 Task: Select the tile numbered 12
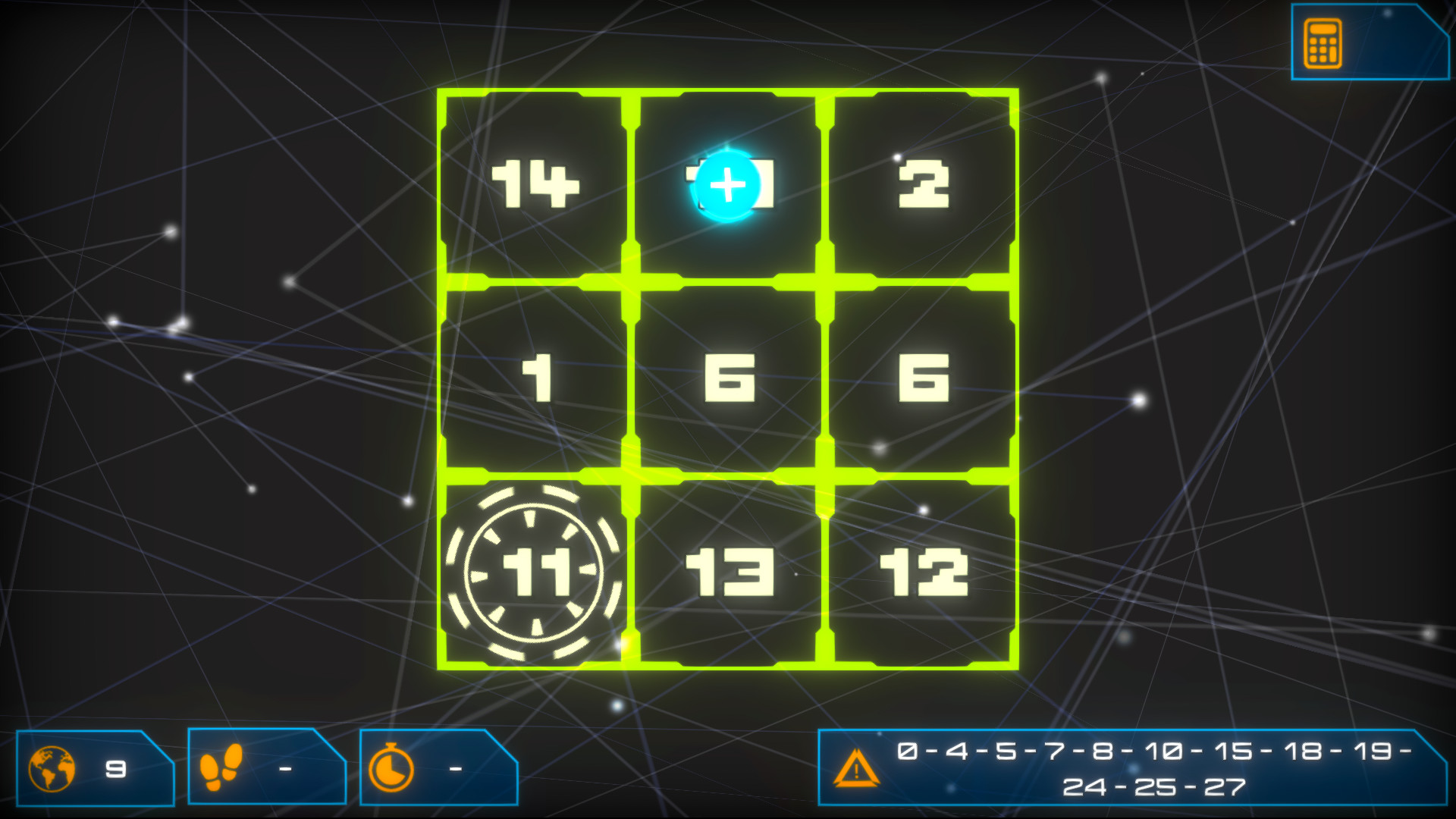pyautogui.click(x=921, y=573)
